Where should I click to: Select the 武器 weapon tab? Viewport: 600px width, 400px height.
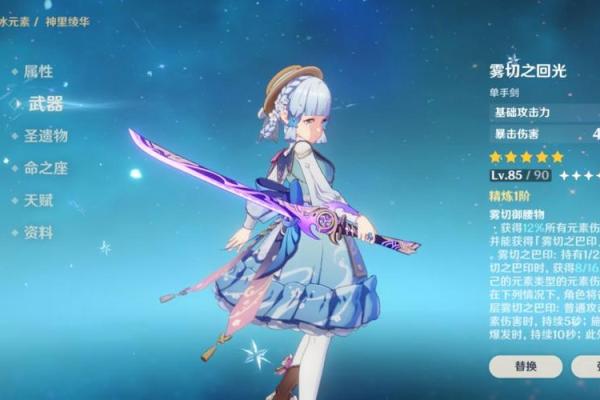point(44,104)
